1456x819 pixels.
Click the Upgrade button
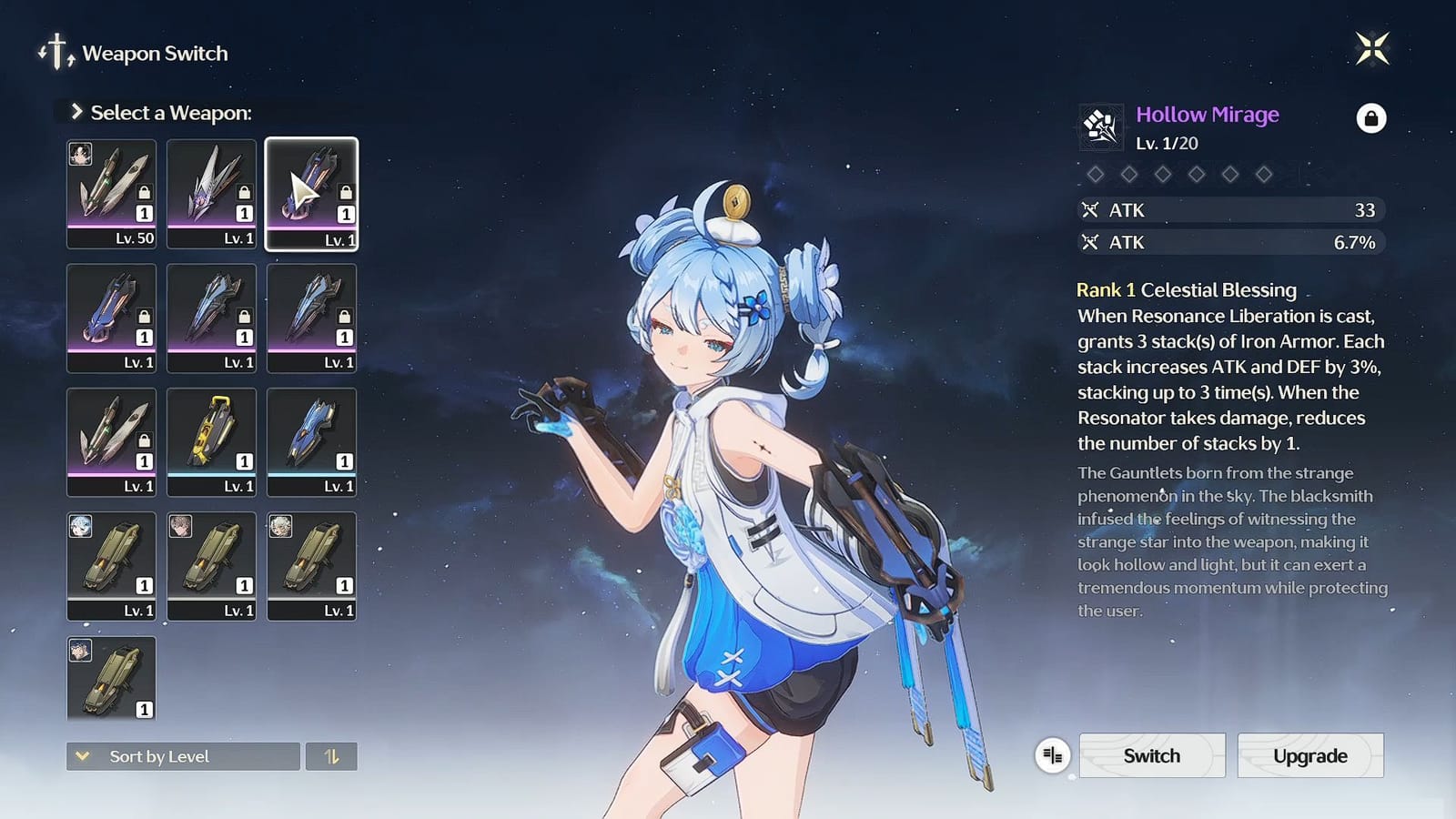[x=1309, y=755]
